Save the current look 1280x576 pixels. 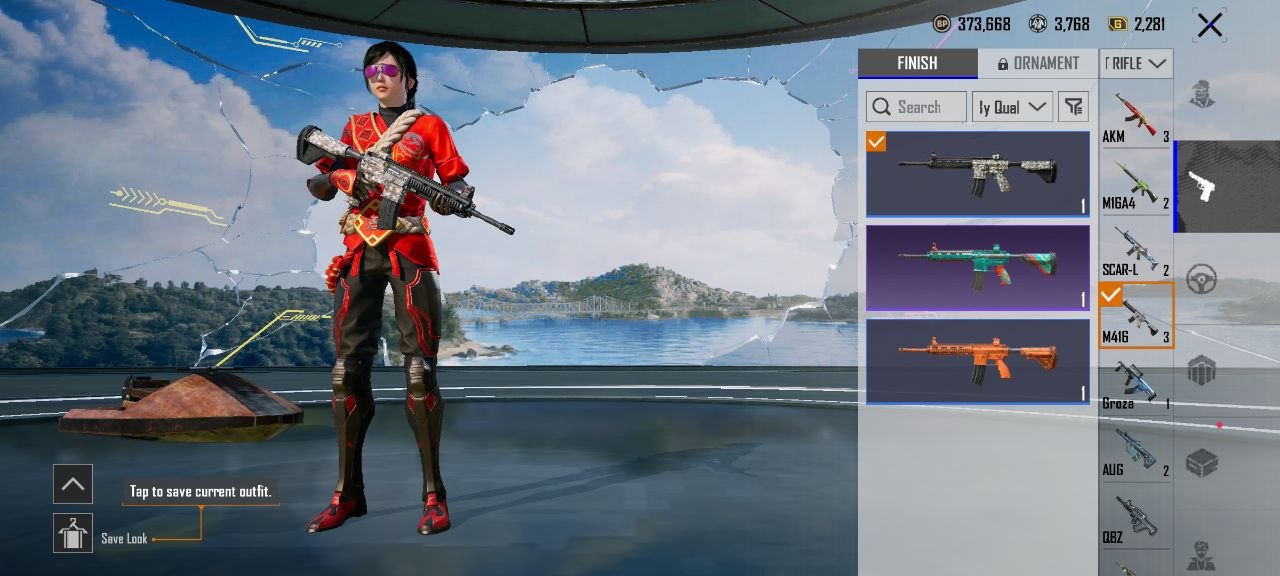point(73,534)
